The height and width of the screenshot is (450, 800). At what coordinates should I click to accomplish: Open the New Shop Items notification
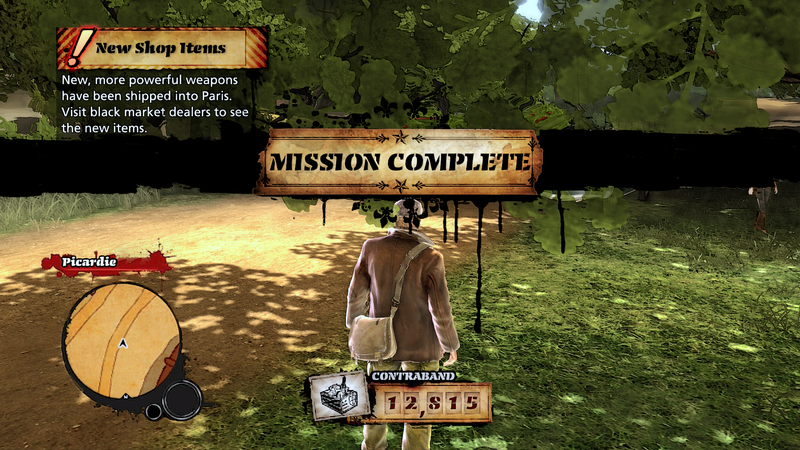tap(162, 47)
